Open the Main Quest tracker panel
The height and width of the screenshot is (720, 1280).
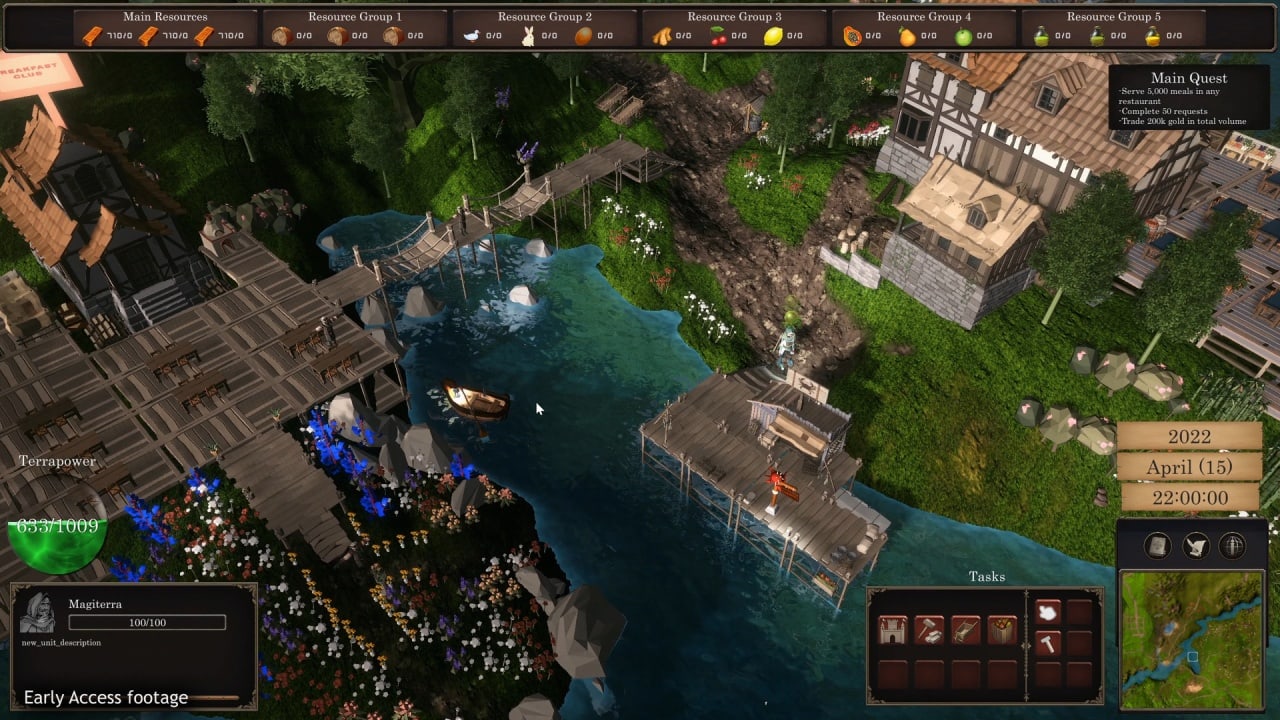click(1188, 99)
